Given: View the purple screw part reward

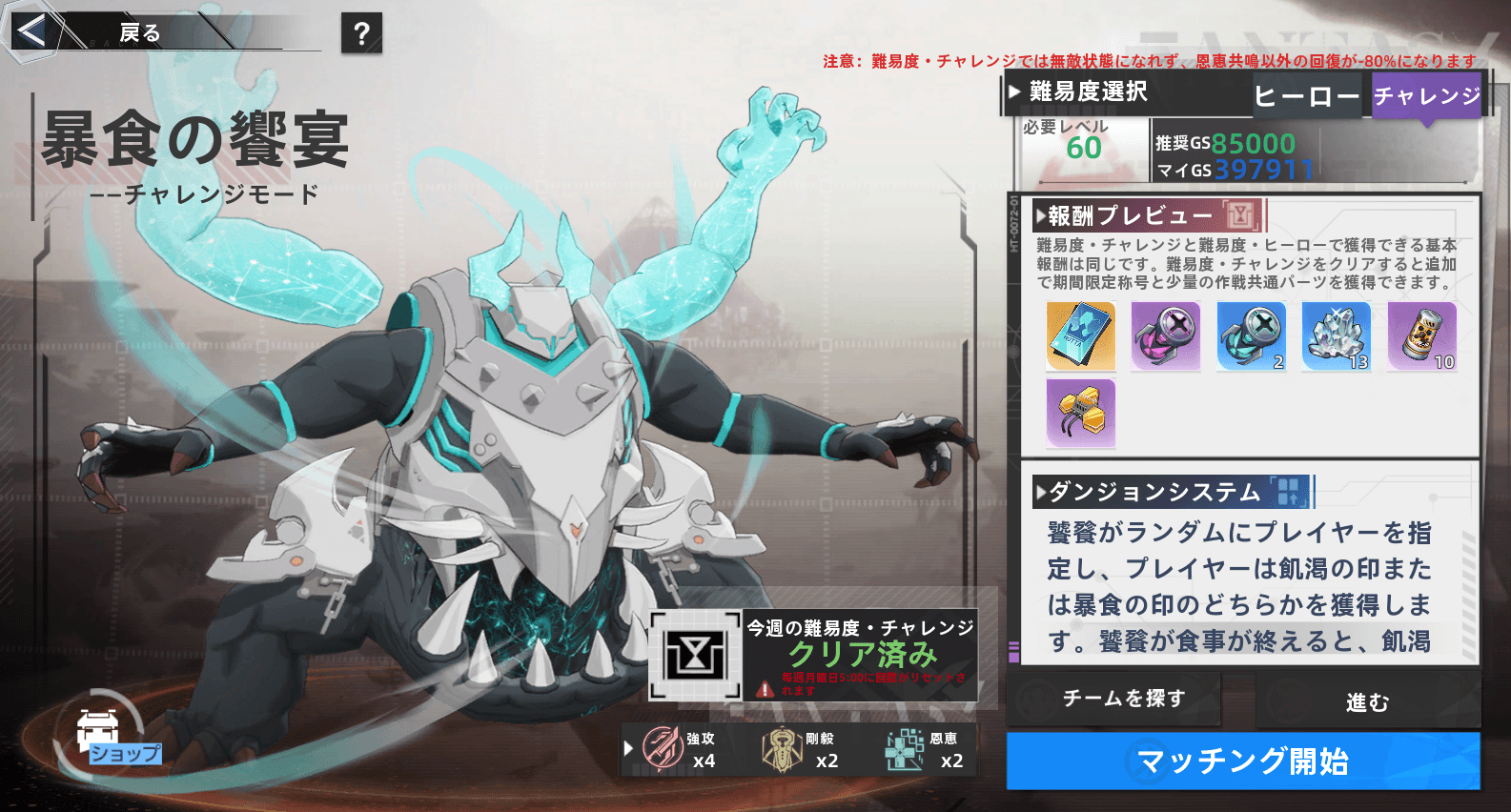Looking at the screenshot, I should point(1165,336).
